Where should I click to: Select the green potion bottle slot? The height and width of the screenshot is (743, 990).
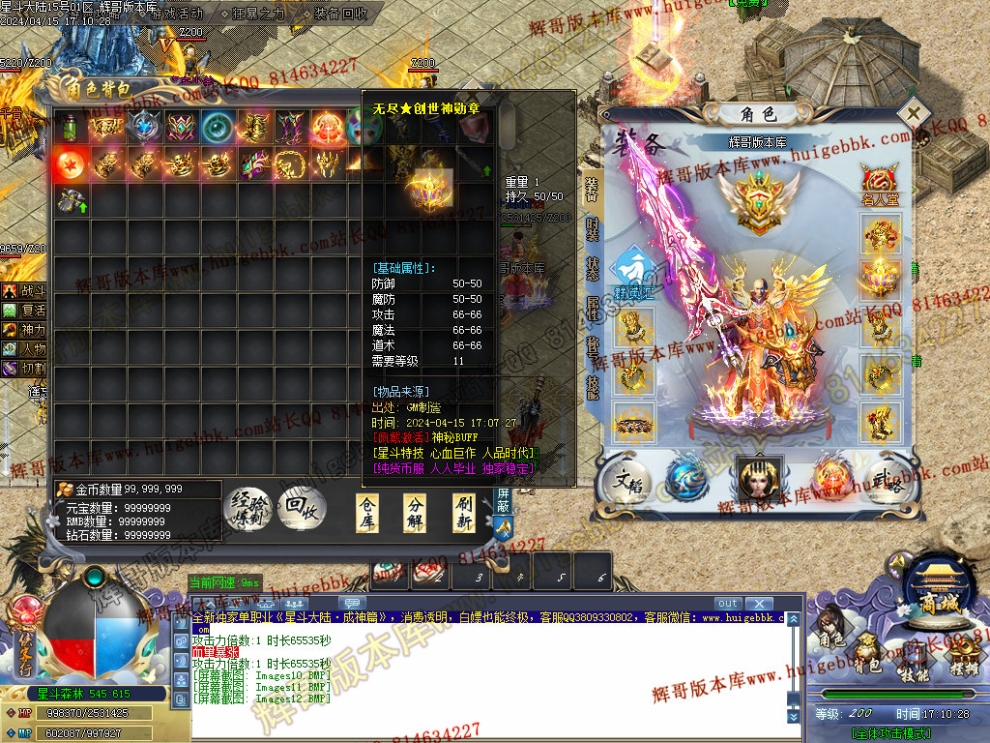pyautogui.click(x=71, y=127)
